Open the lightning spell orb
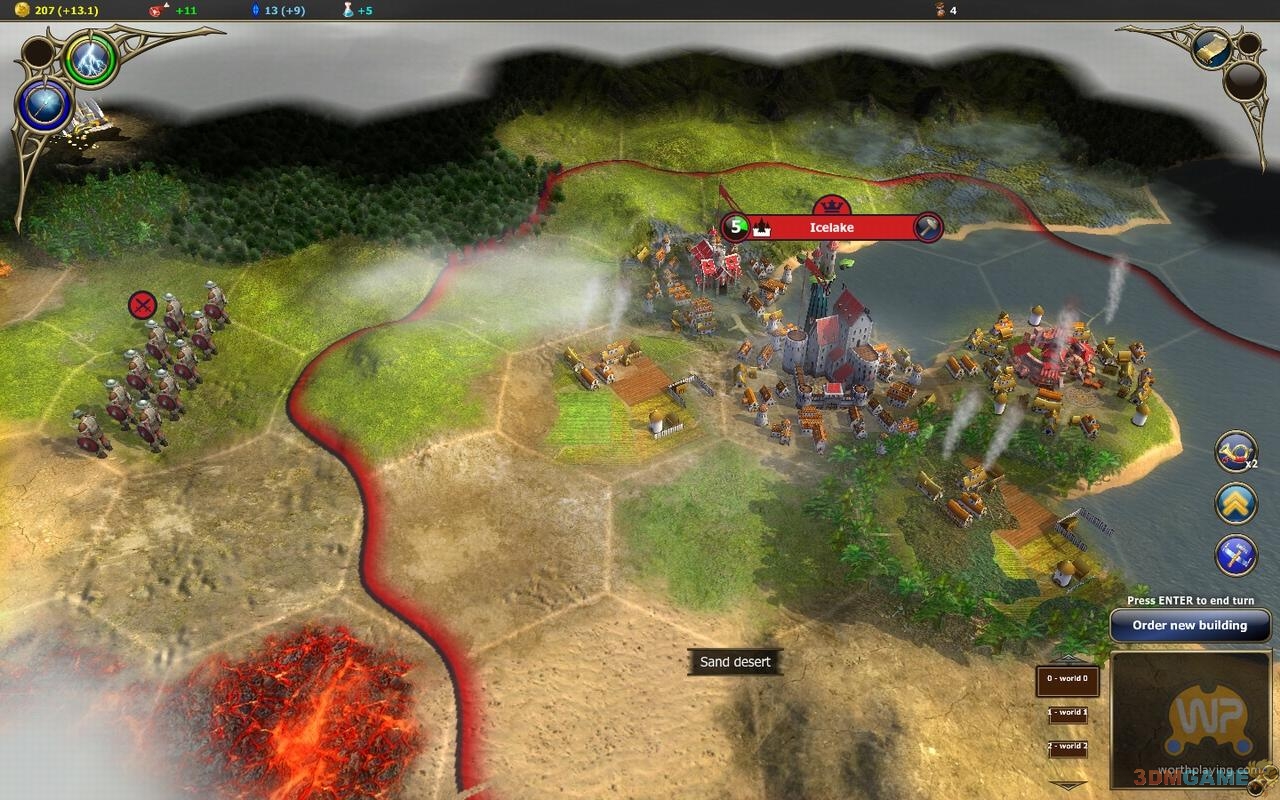This screenshot has width=1280, height=800. pyautogui.click(x=91, y=62)
